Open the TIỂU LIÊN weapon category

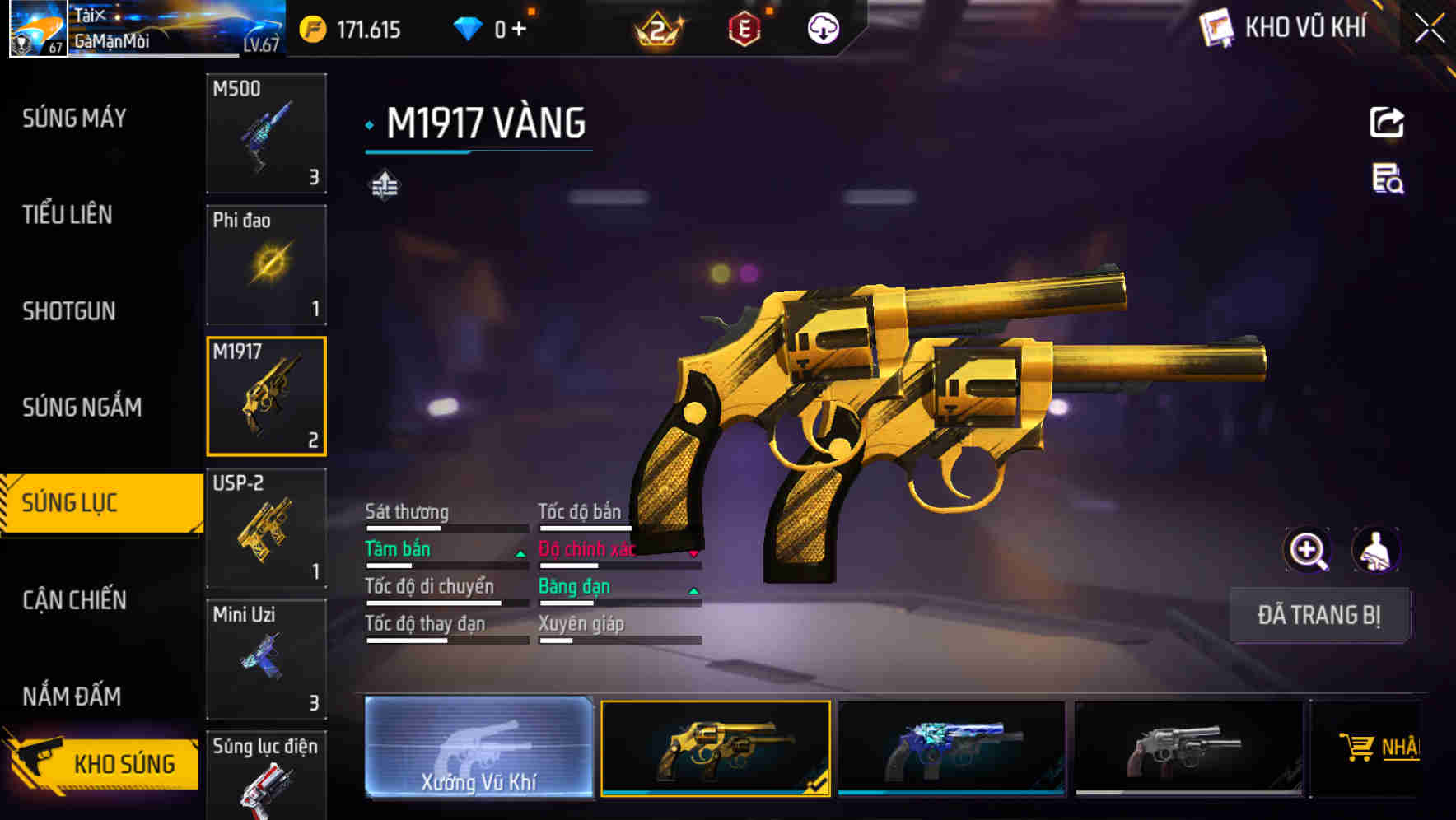pos(68,215)
